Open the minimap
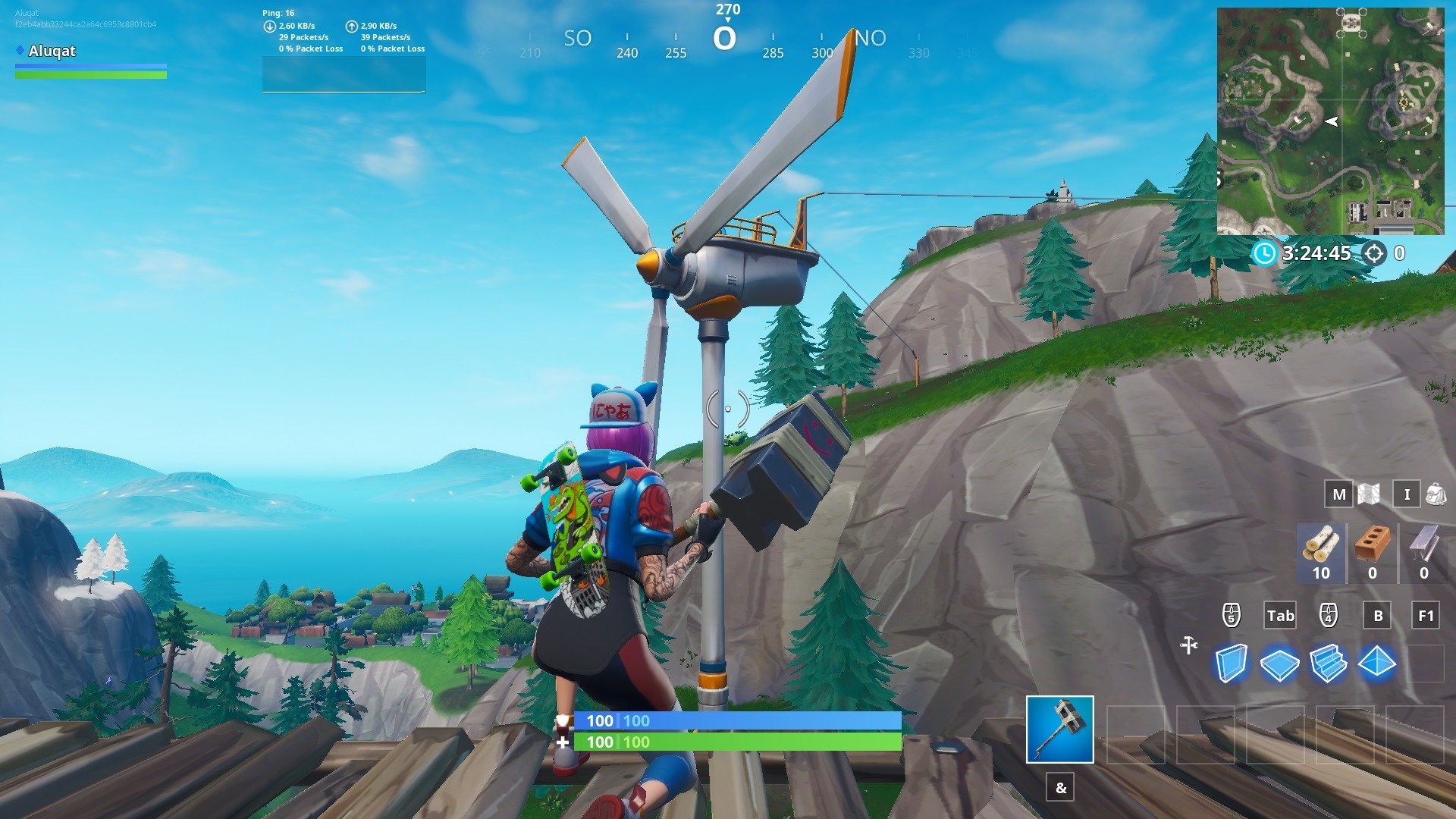1456x819 pixels. coord(1330,121)
